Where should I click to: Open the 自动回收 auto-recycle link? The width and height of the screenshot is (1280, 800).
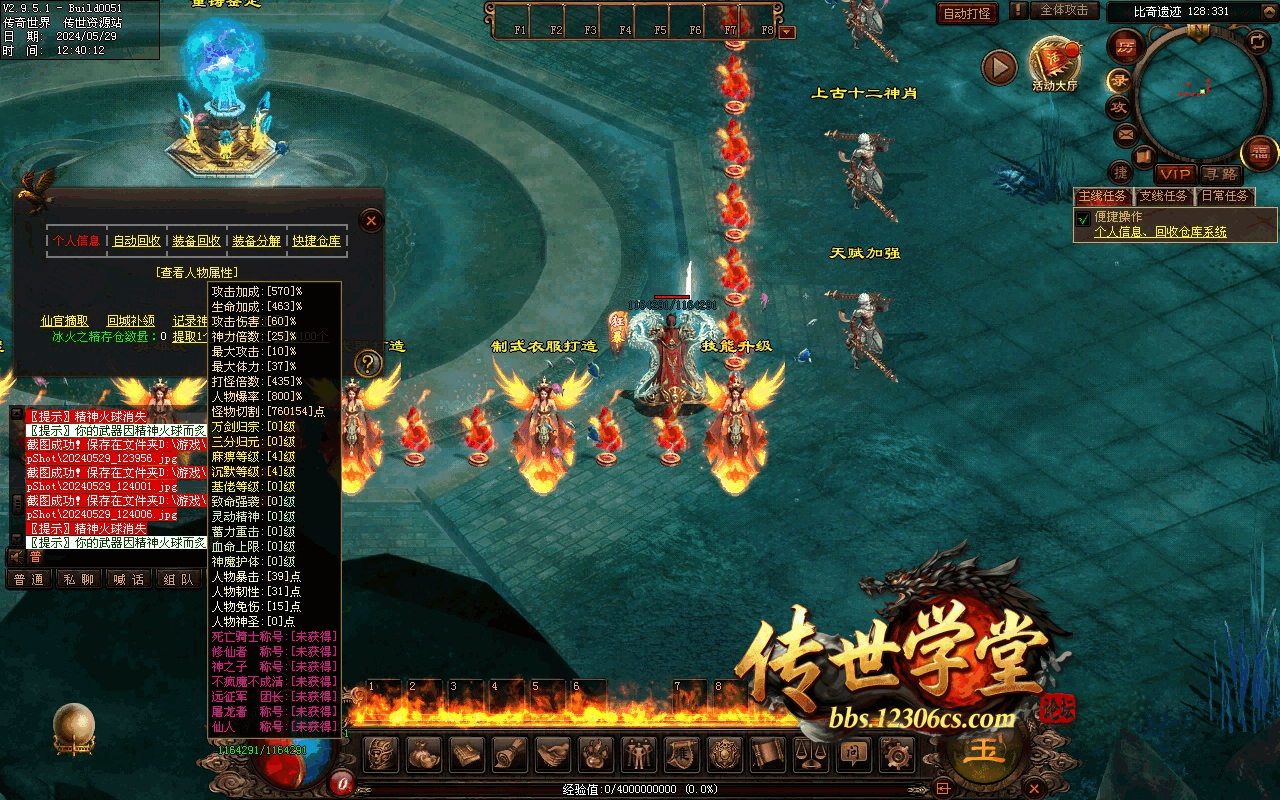point(136,241)
